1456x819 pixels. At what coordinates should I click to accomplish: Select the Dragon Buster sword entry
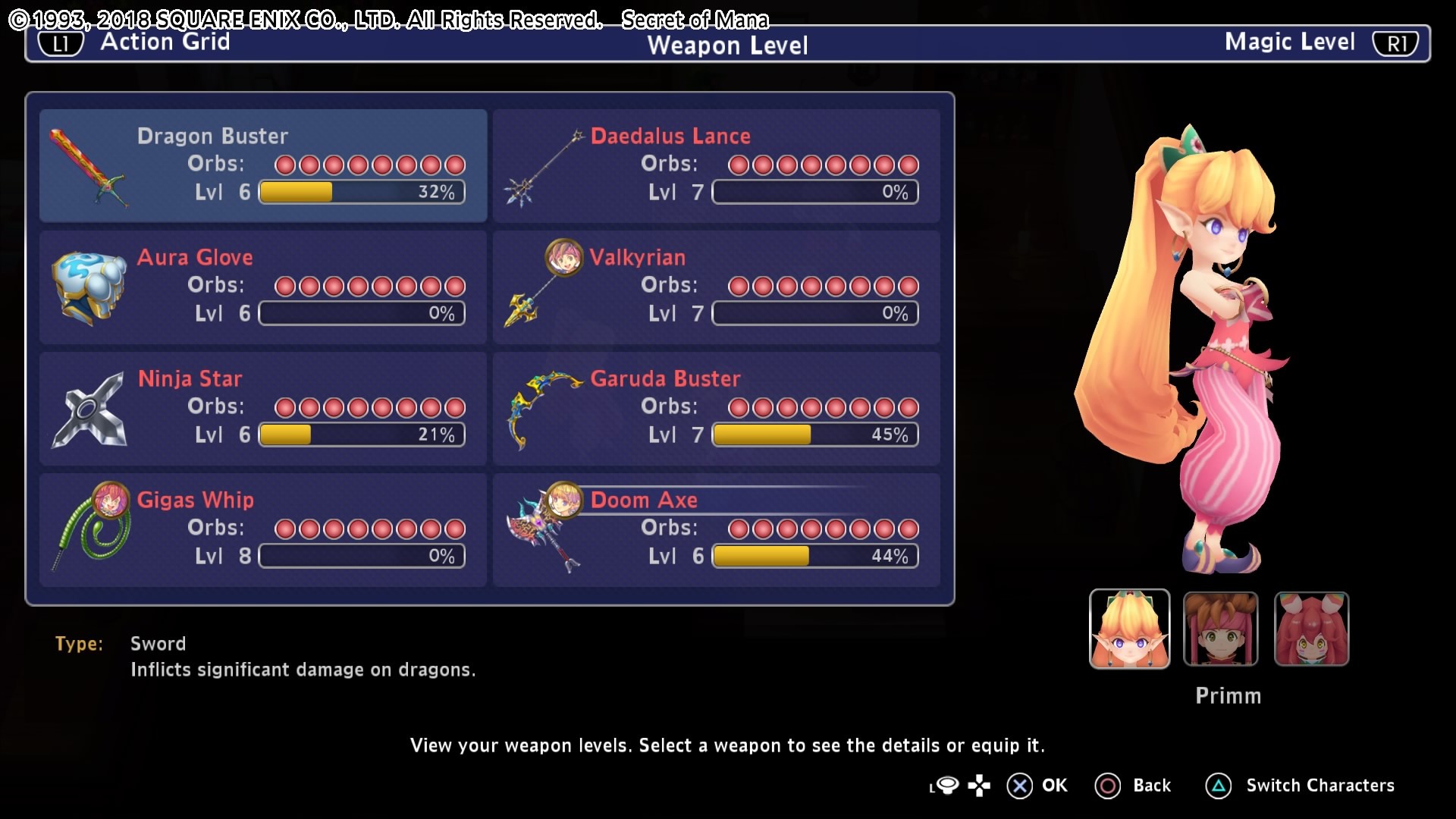pos(263,165)
